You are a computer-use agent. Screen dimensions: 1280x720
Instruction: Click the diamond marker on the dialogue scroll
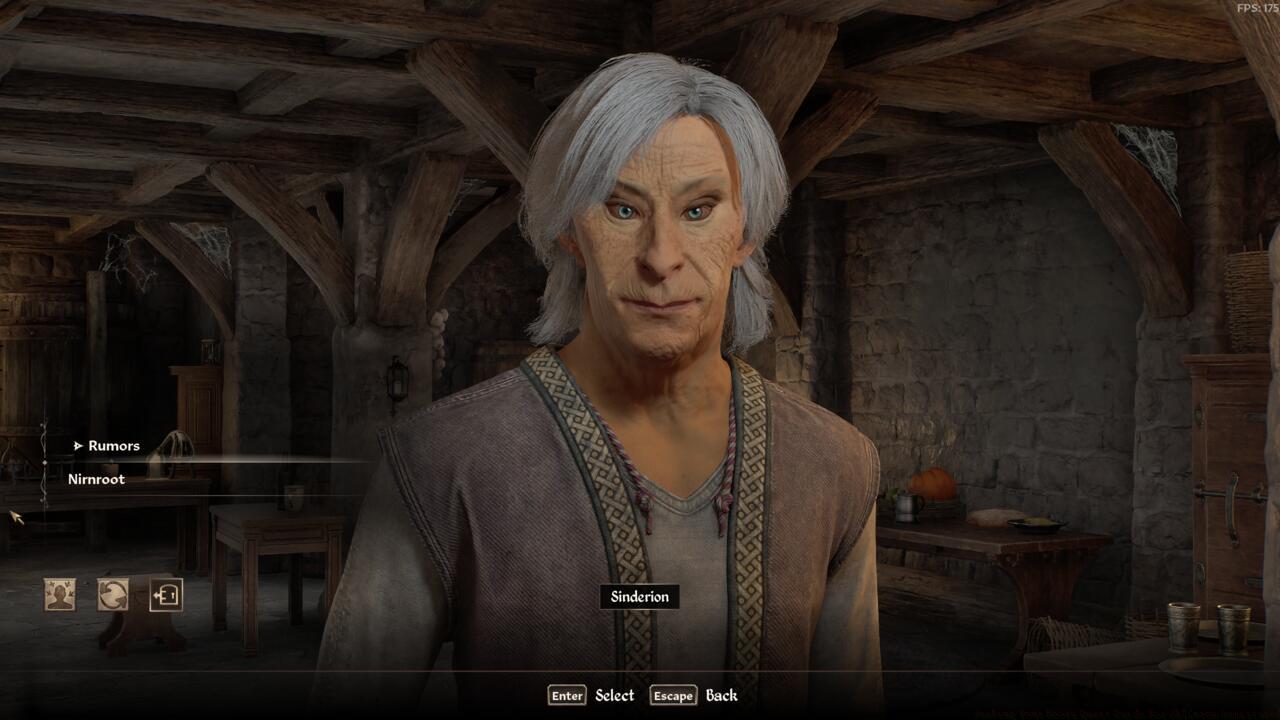[45, 464]
